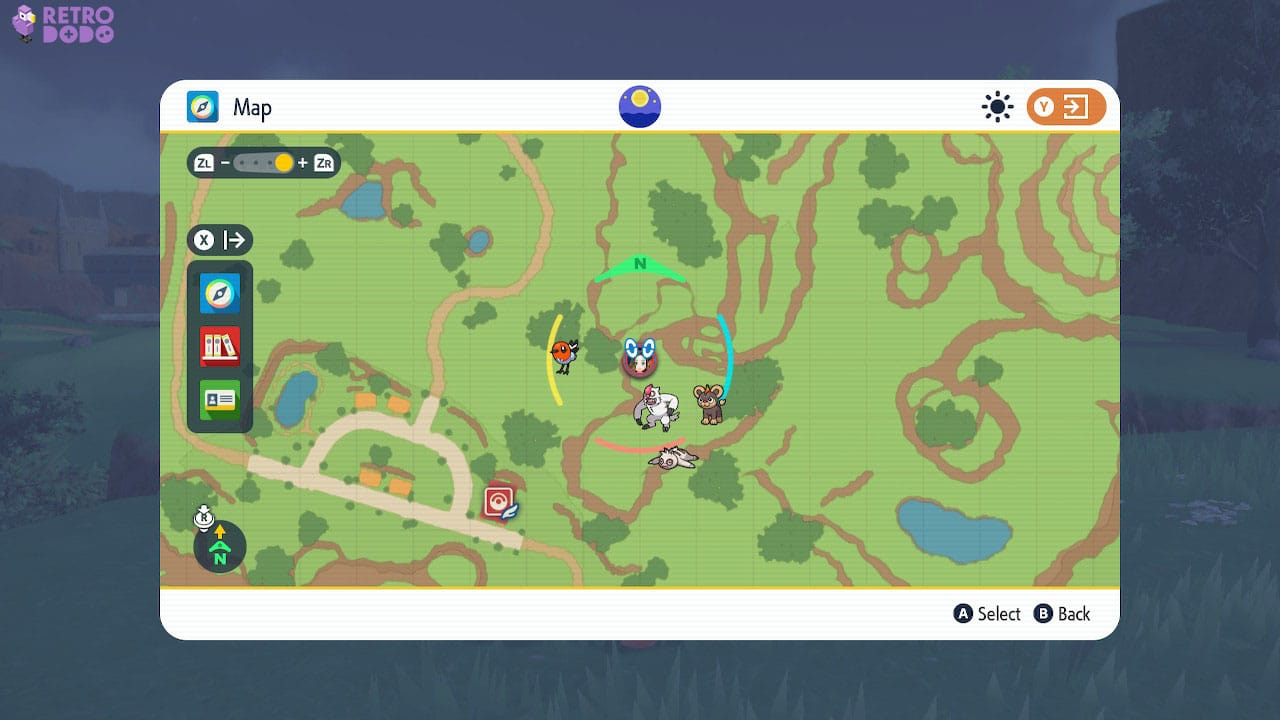Image resolution: width=1280 pixels, height=720 pixels.
Task: Click the moon day-night indicator
Action: click(638, 105)
